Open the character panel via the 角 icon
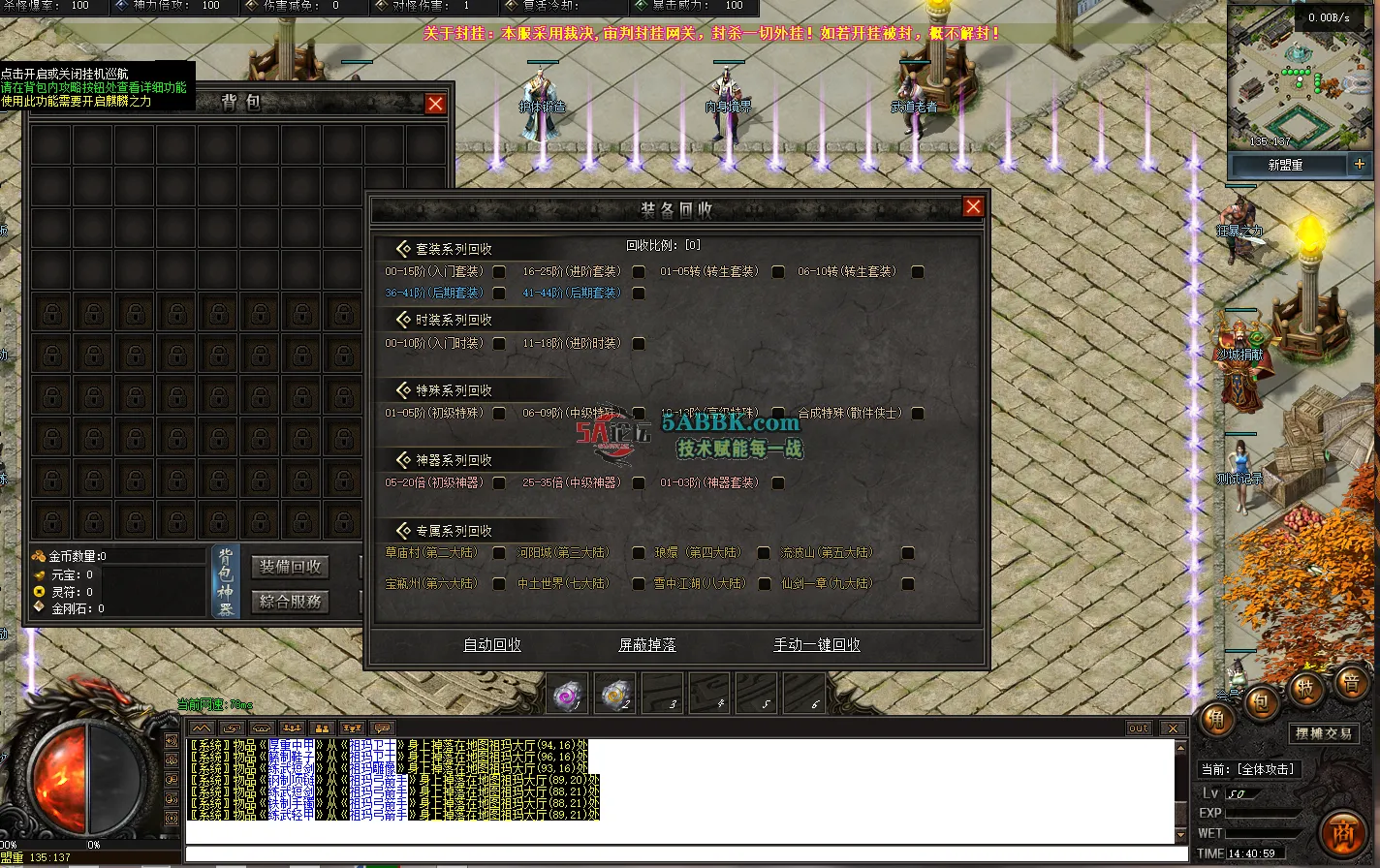This screenshot has width=1380, height=868. [x=1218, y=720]
